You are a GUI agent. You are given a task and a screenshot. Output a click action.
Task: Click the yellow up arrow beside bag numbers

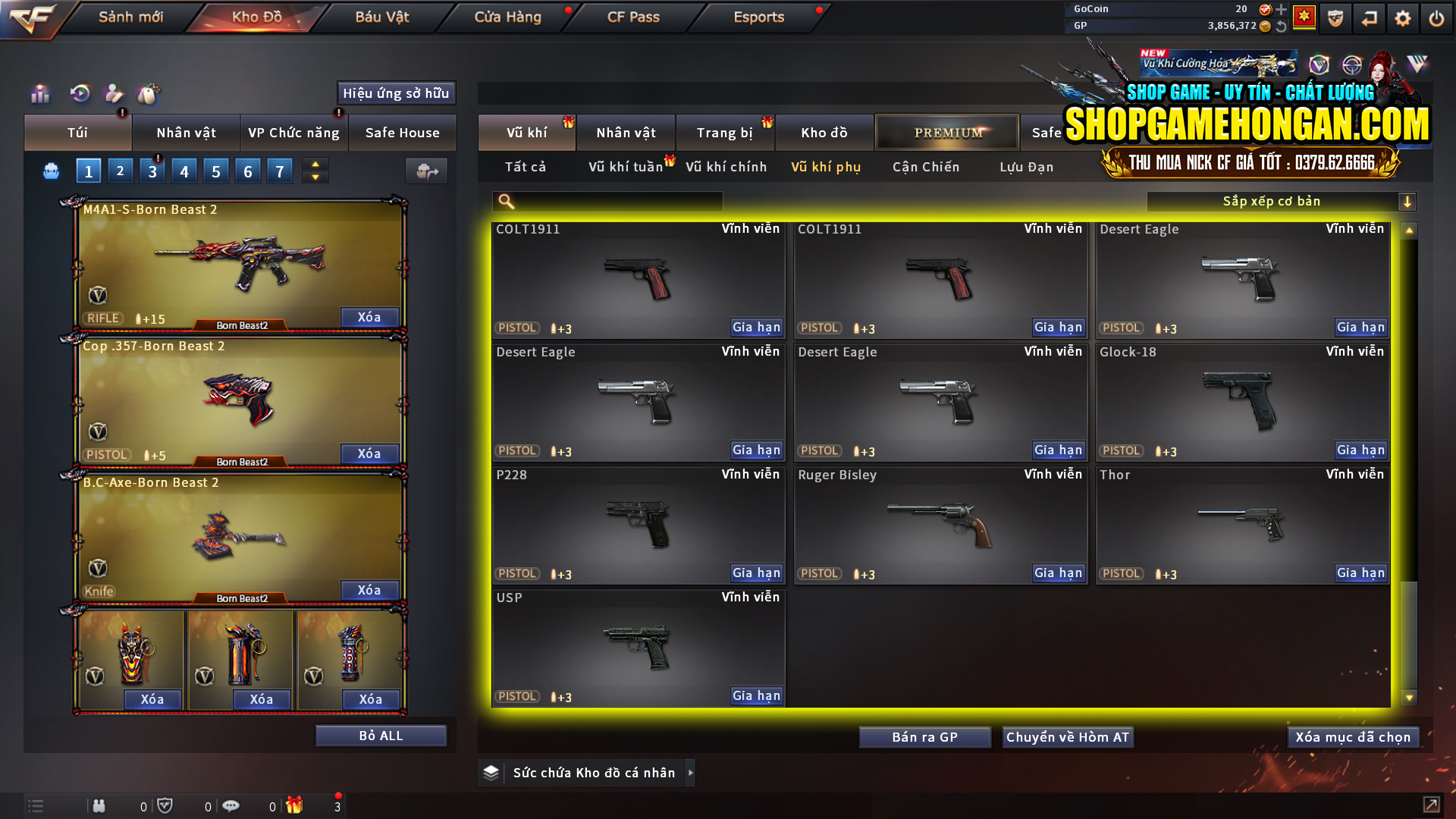(315, 164)
